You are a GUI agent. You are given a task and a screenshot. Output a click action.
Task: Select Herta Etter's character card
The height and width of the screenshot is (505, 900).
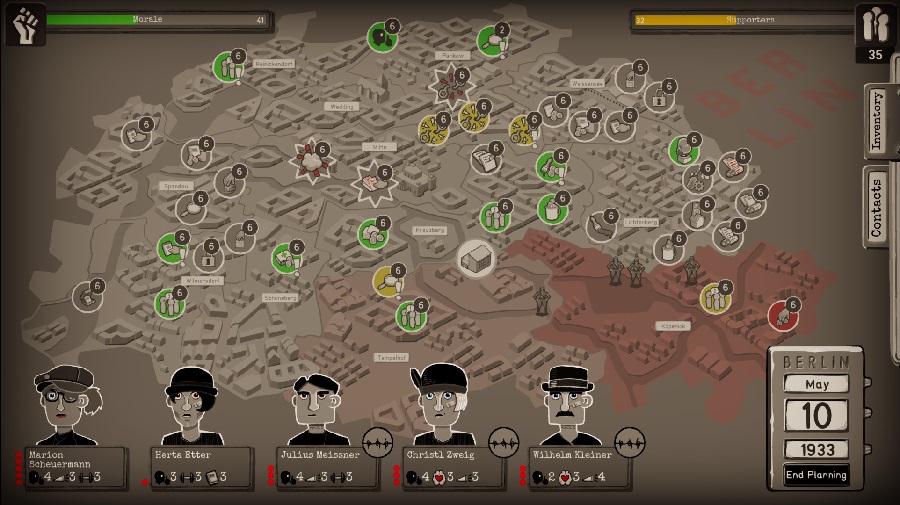[x=200, y=465]
